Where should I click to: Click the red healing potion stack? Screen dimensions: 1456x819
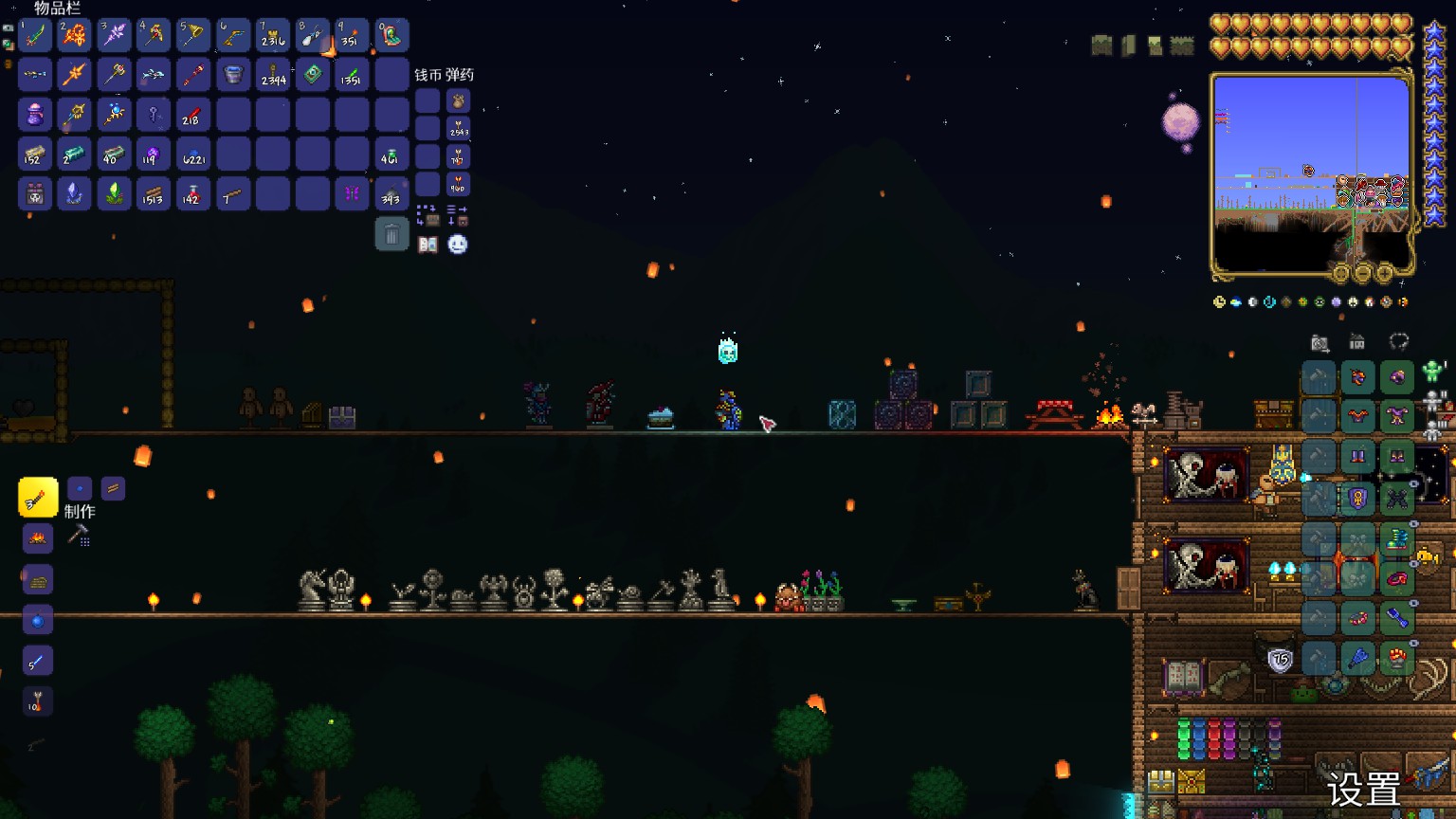192,194
